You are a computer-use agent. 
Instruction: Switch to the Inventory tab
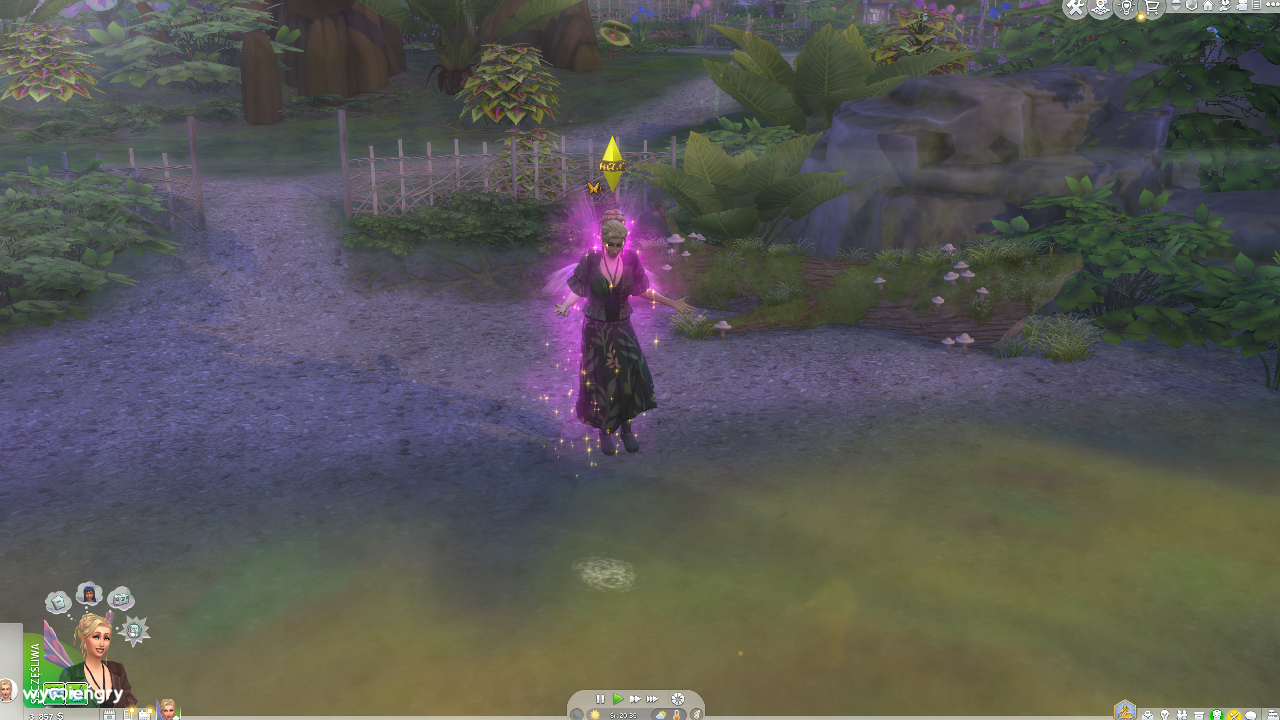(1200, 714)
